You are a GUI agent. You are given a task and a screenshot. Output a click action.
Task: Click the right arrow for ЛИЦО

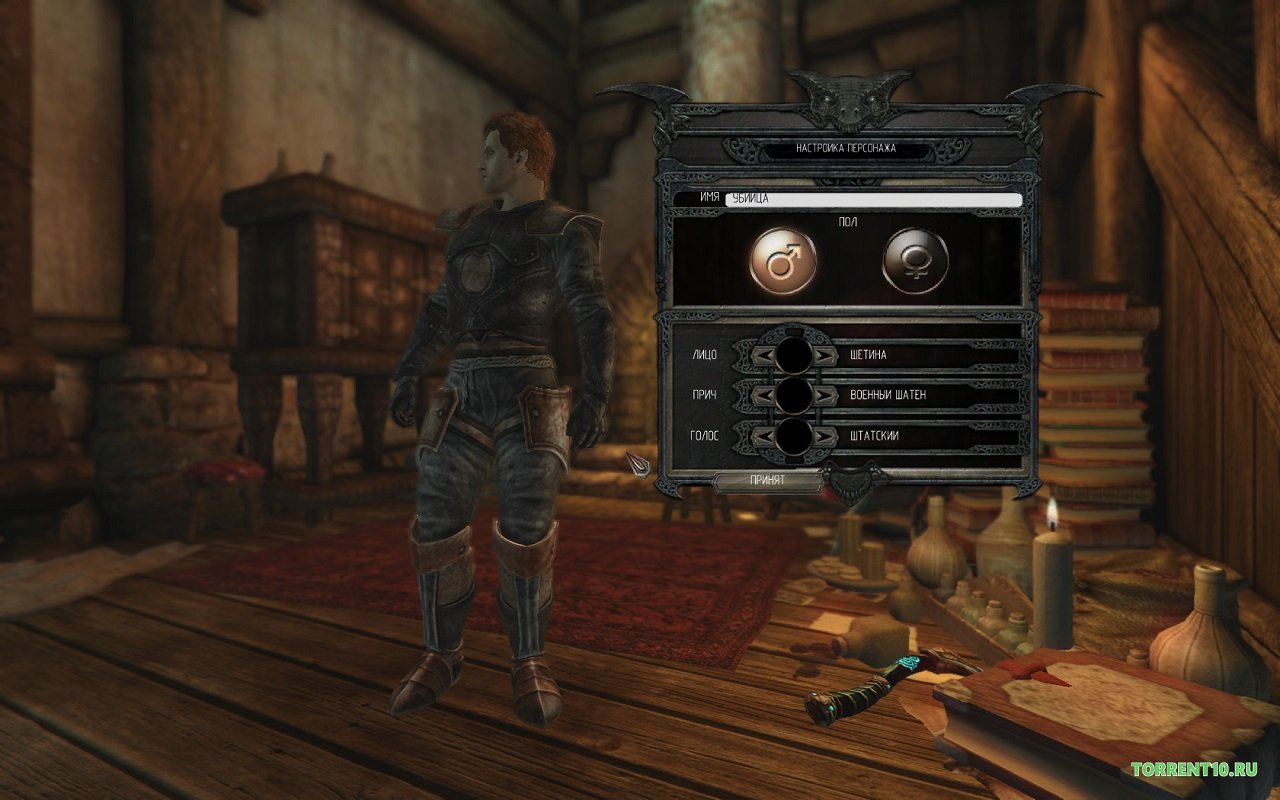pyautogui.click(x=824, y=355)
